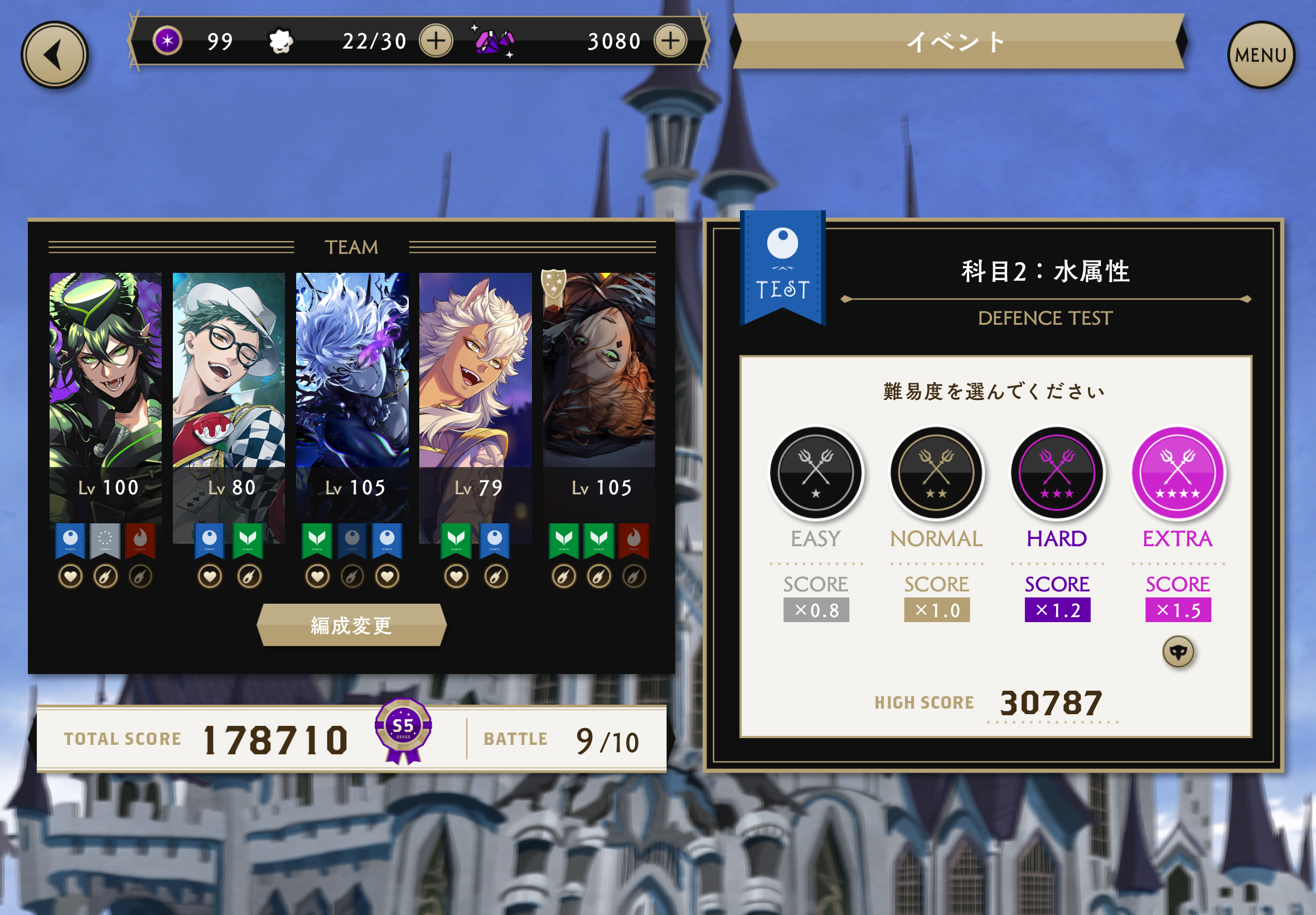Open the MENU button

click(x=1260, y=55)
